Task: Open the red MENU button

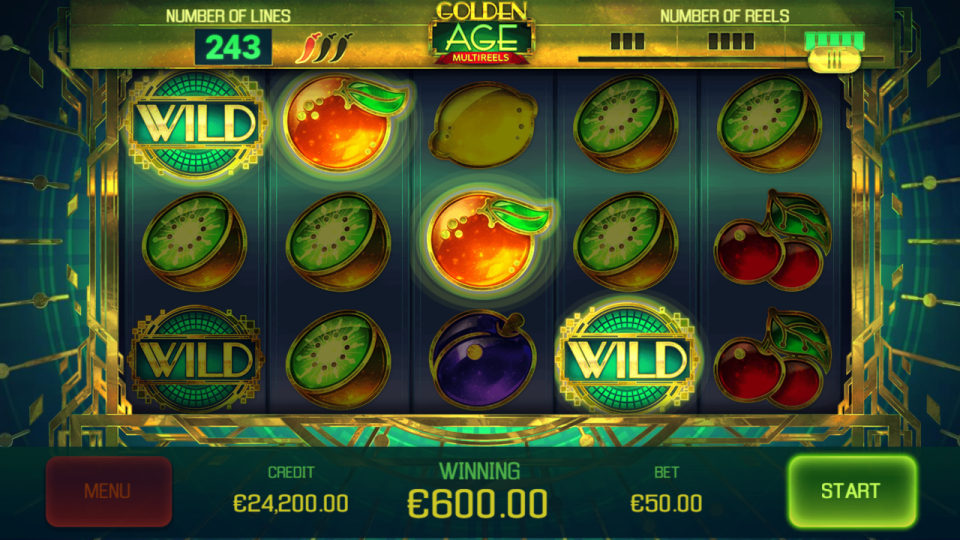Action: (x=108, y=491)
